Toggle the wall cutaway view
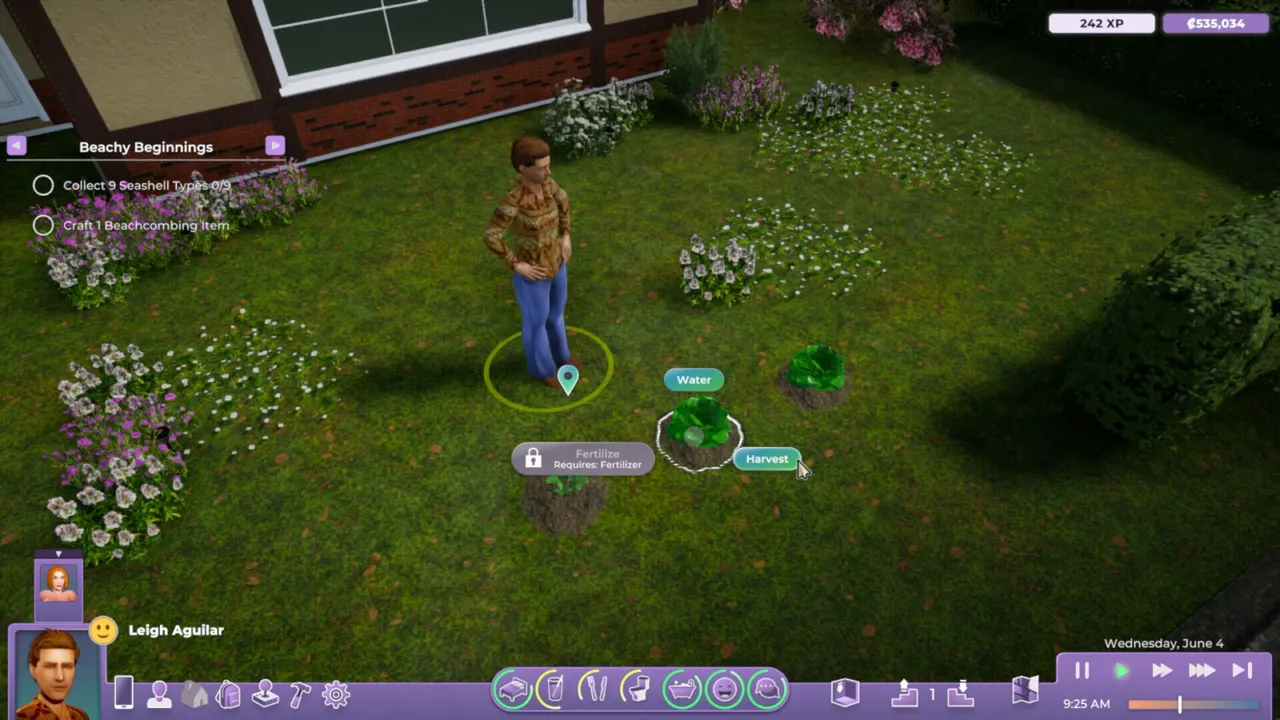Viewport: 1280px width, 720px height. [x=843, y=692]
